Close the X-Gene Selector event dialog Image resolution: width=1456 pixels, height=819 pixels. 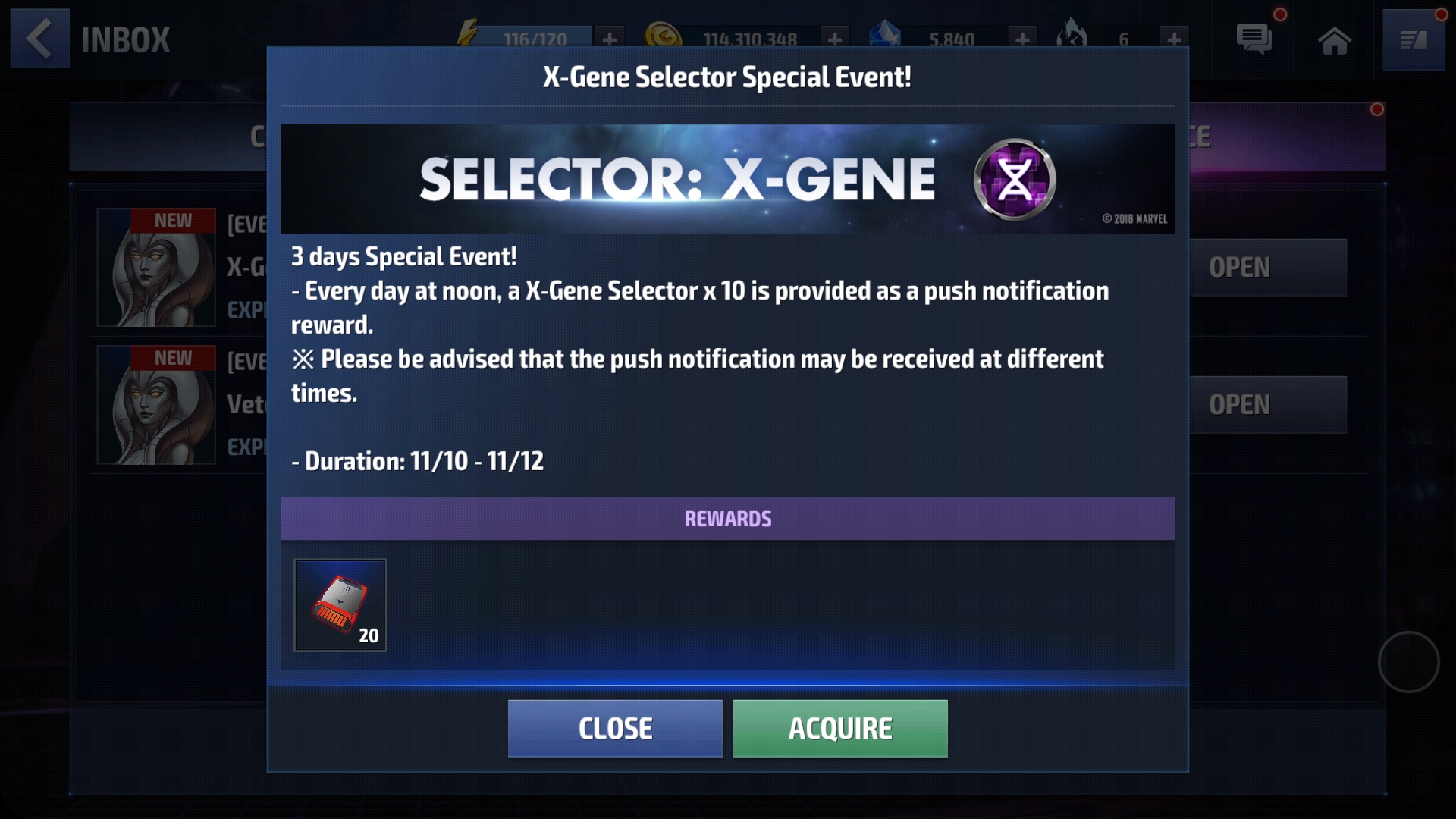point(614,728)
